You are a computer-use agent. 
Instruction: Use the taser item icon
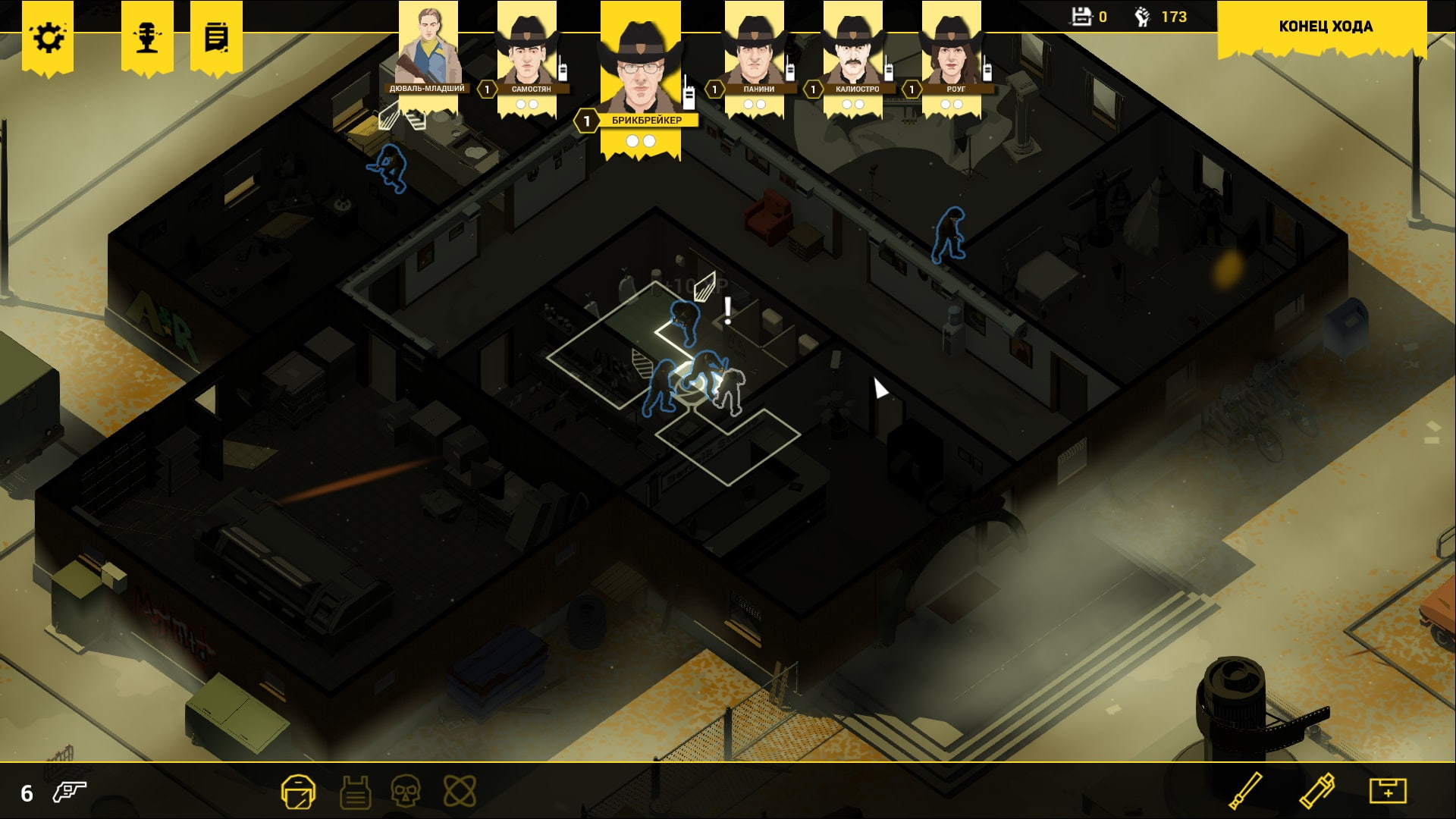pos(1317,791)
